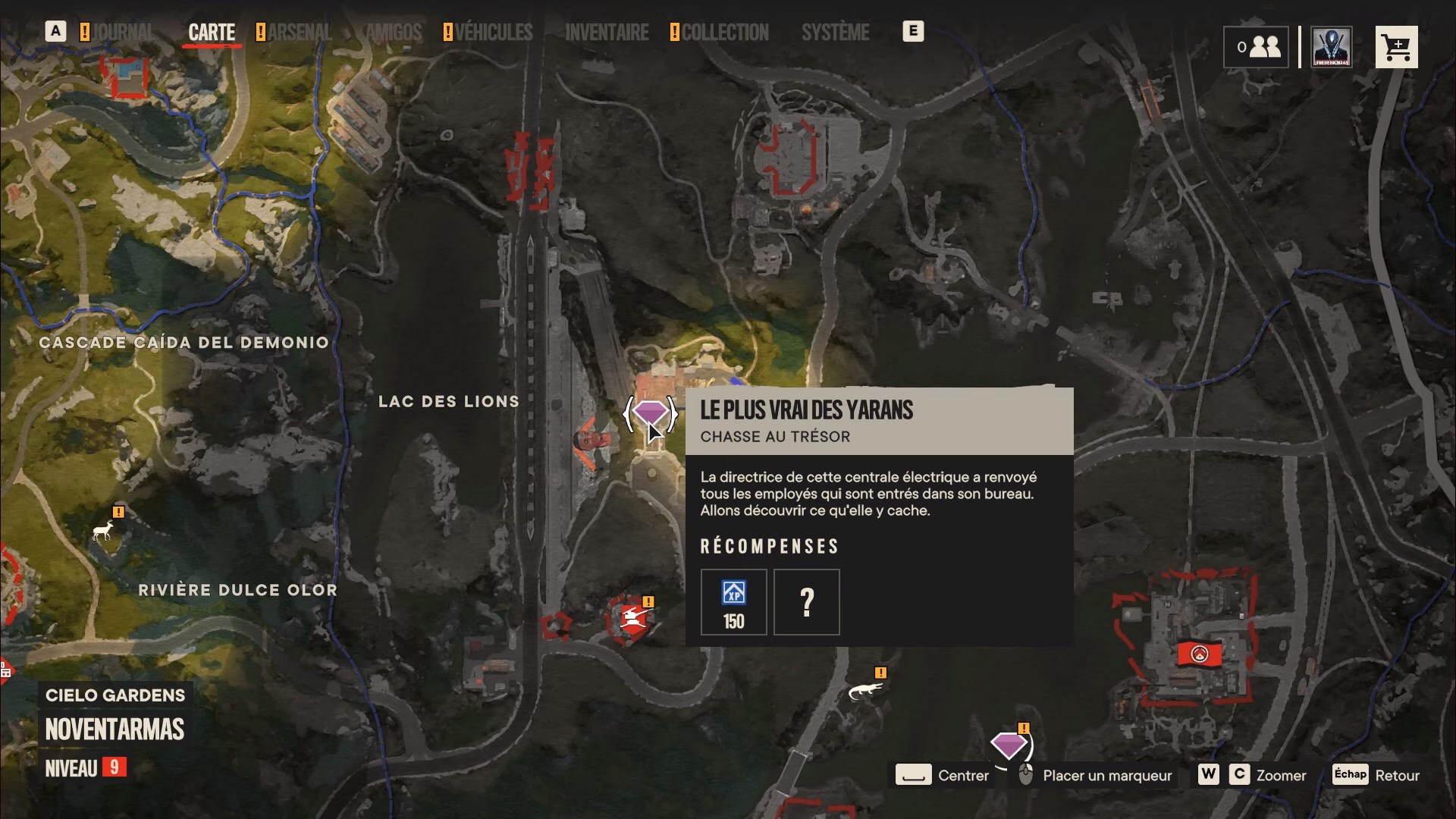The width and height of the screenshot is (1456, 819).
Task: Open the player profile avatar
Action: tap(1332, 47)
